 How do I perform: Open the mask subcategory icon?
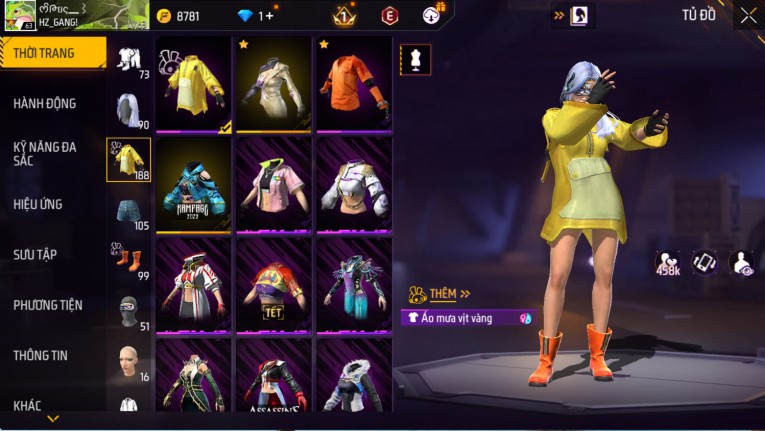pyautogui.click(x=129, y=310)
